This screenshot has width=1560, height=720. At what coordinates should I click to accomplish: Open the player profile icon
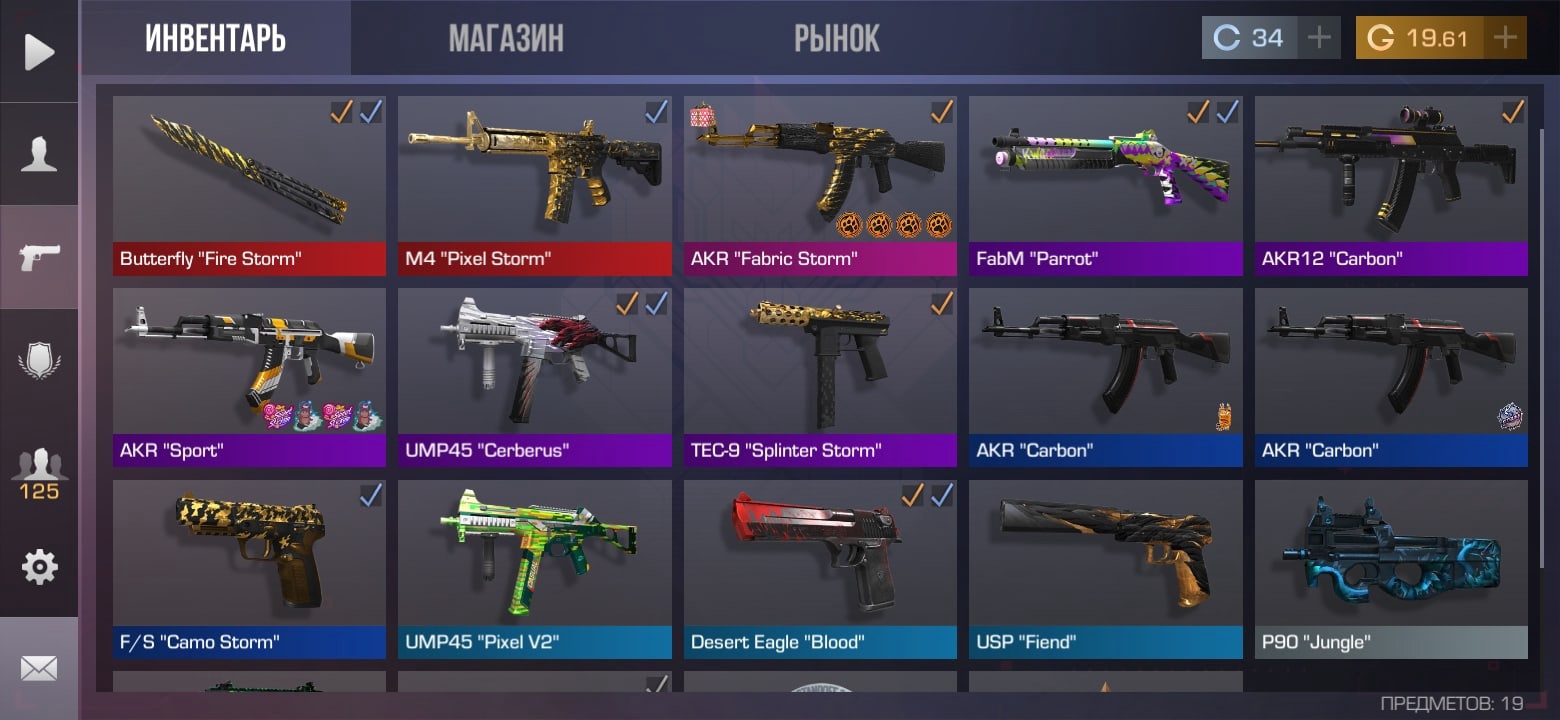[39, 155]
